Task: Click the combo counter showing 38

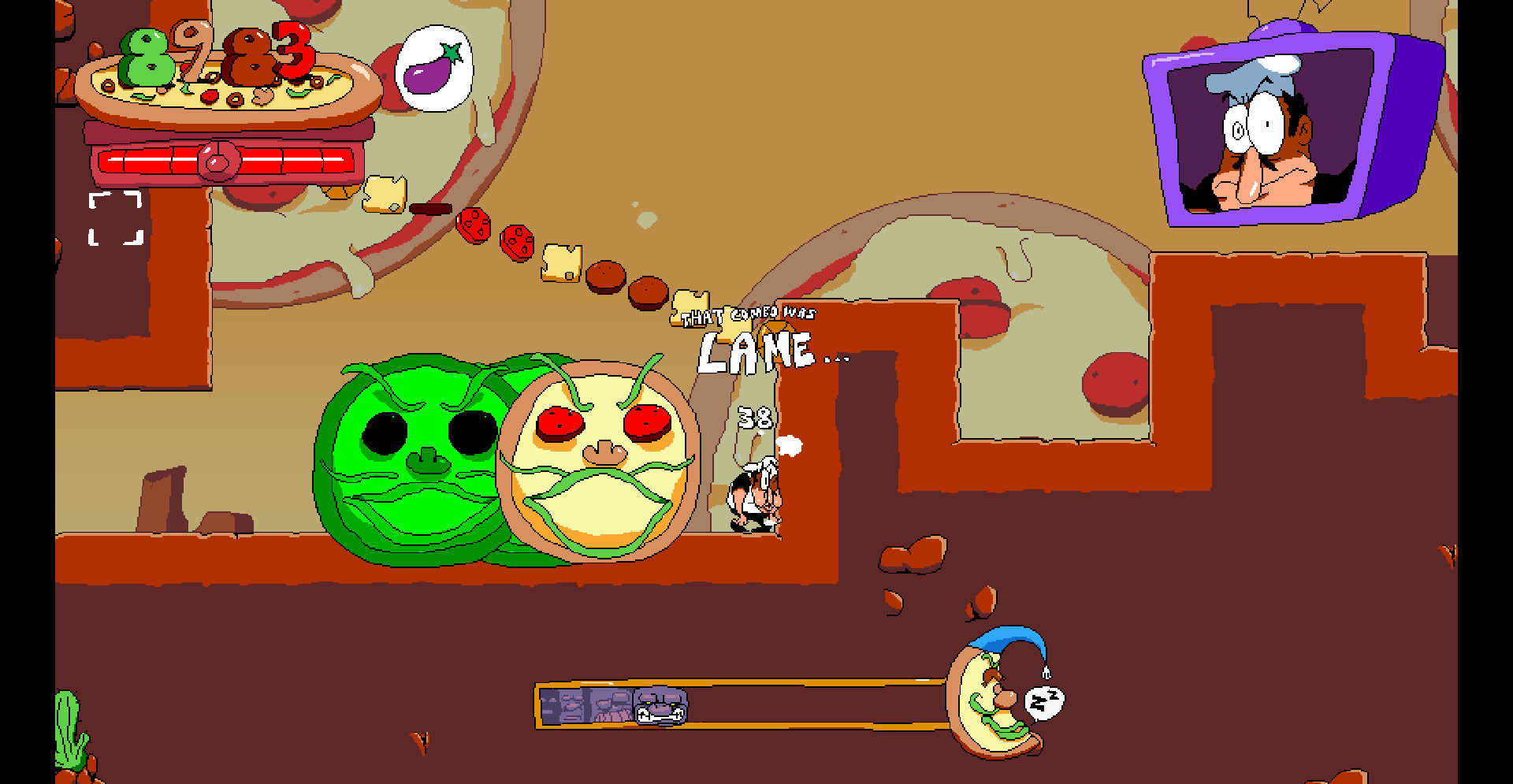Action: (755, 419)
